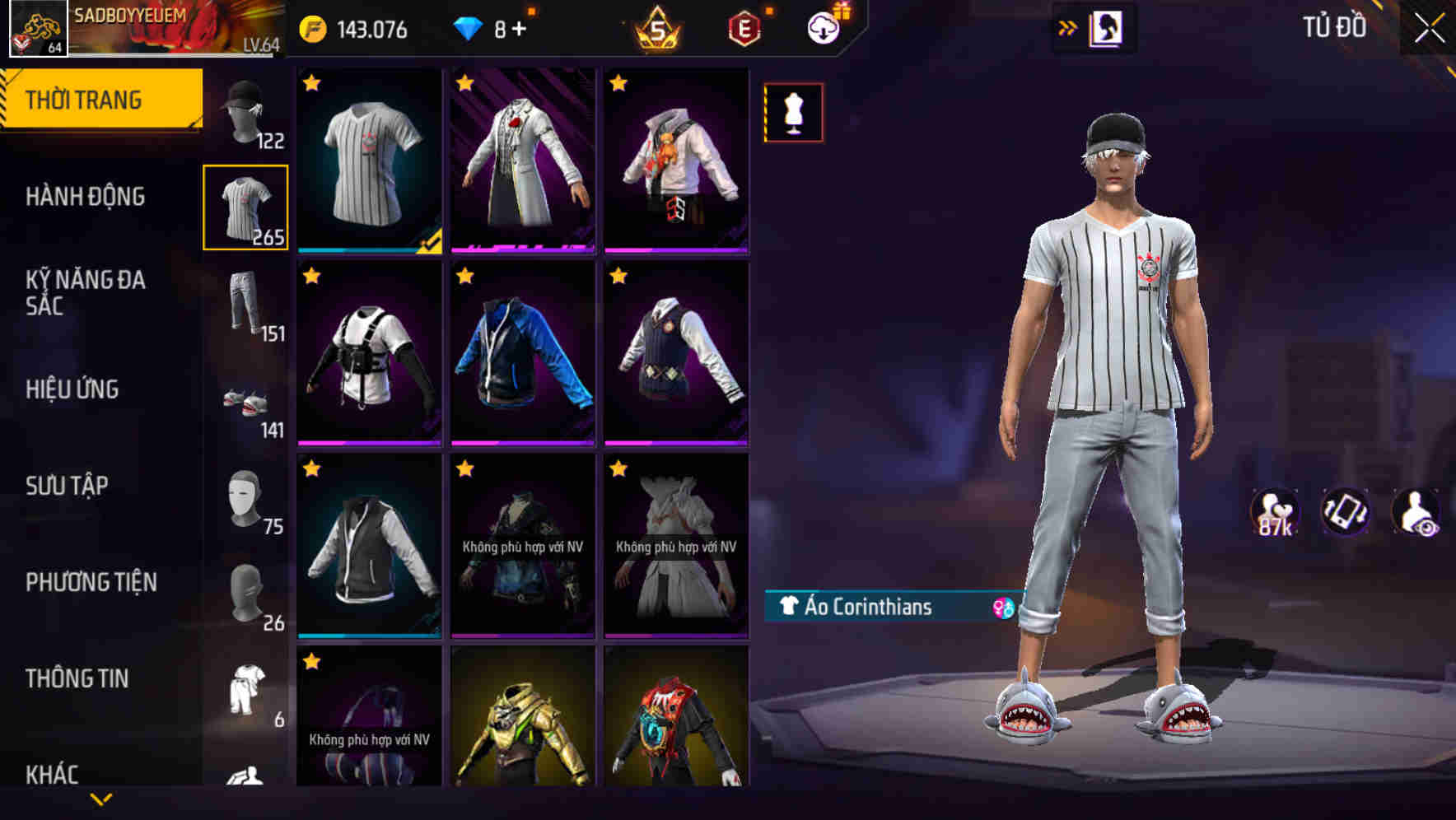Select the shark slippers category icon showing 141
The width and height of the screenshot is (1456, 820).
pyautogui.click(x=246, y=405)
